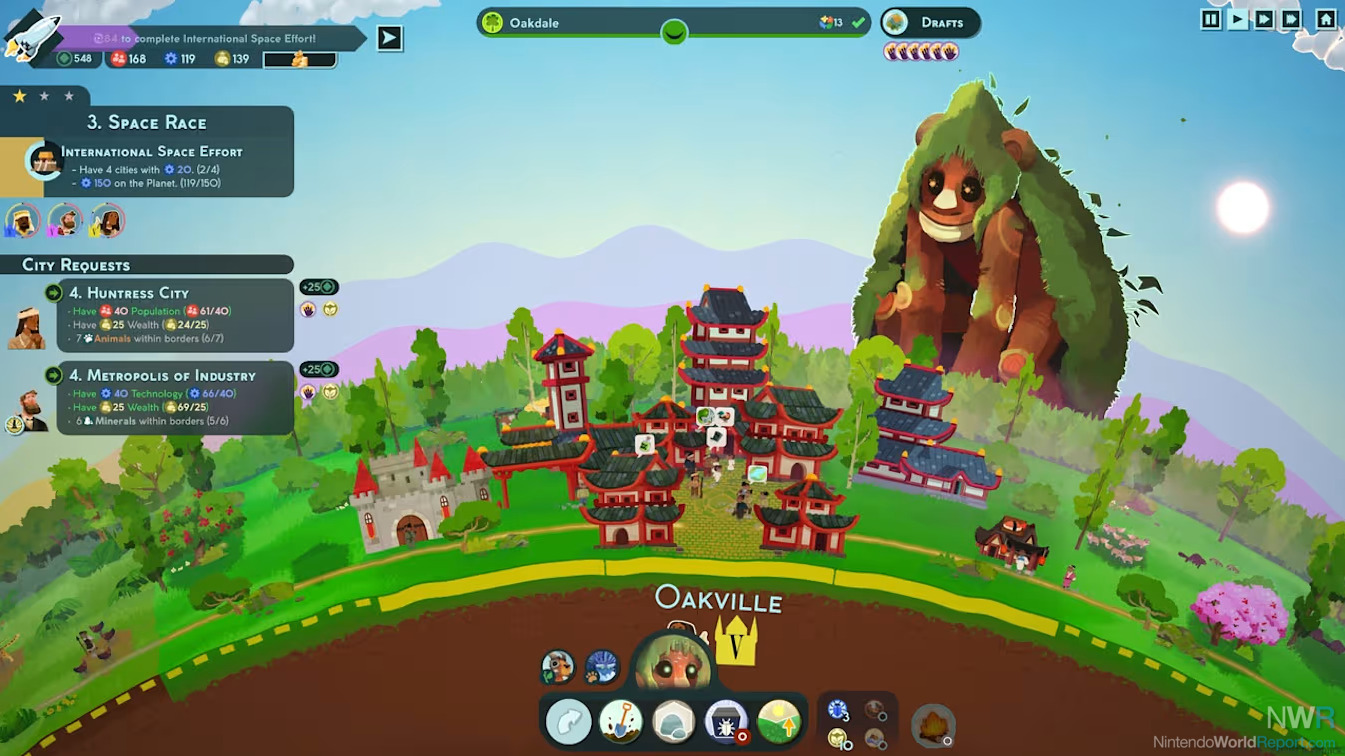Switch to the leaf-badged animal giant
Image resolution: width=1345 pixels, height=756 pixels.
[x=558, y=666]
